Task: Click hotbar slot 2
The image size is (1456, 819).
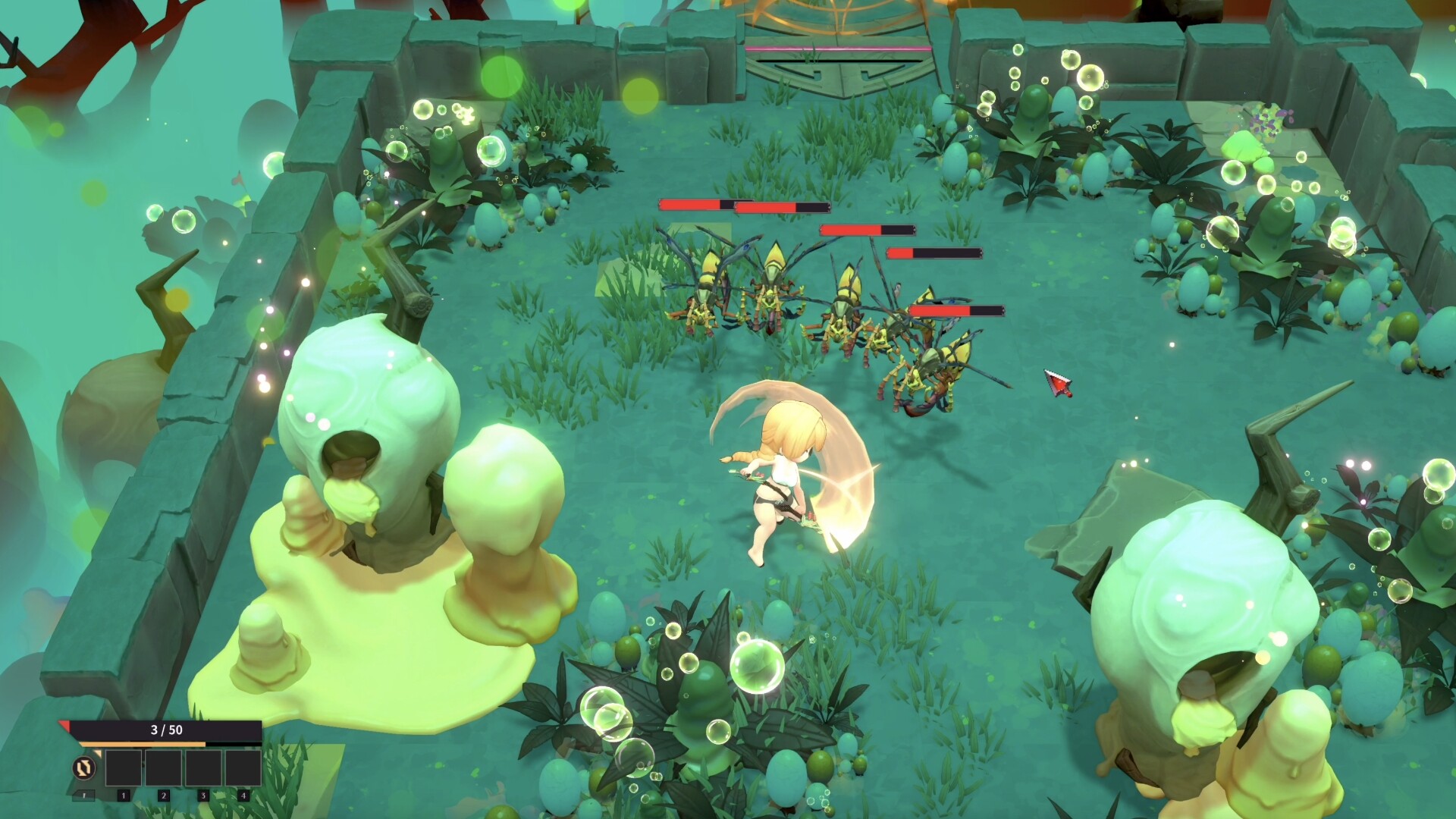Action: coord(164,768)
